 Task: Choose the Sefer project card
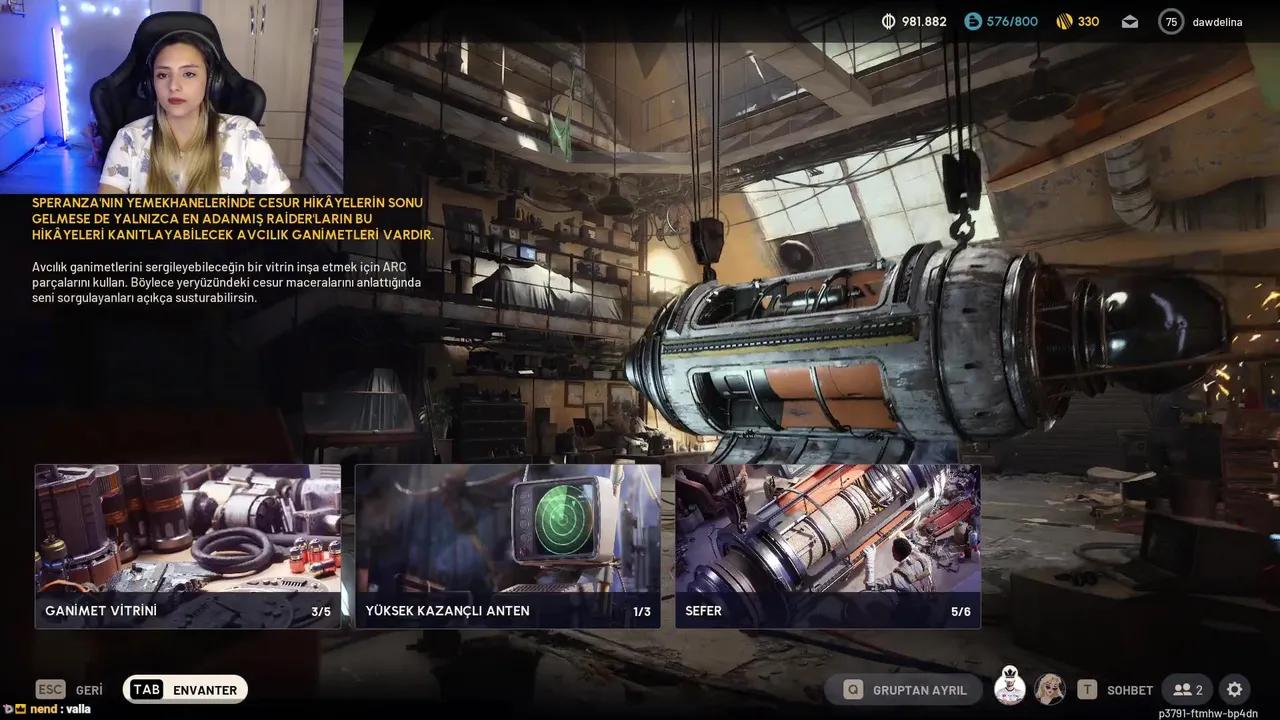click(828, 546)
